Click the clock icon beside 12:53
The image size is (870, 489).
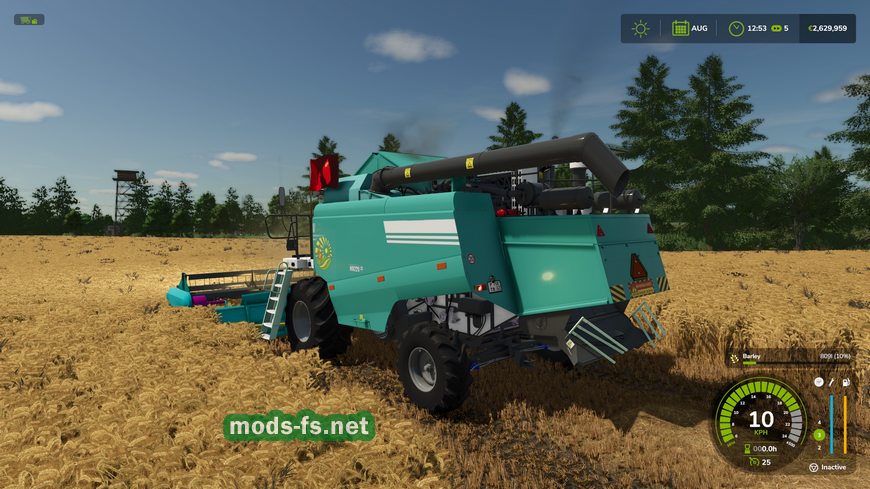(x=736, y=28)
